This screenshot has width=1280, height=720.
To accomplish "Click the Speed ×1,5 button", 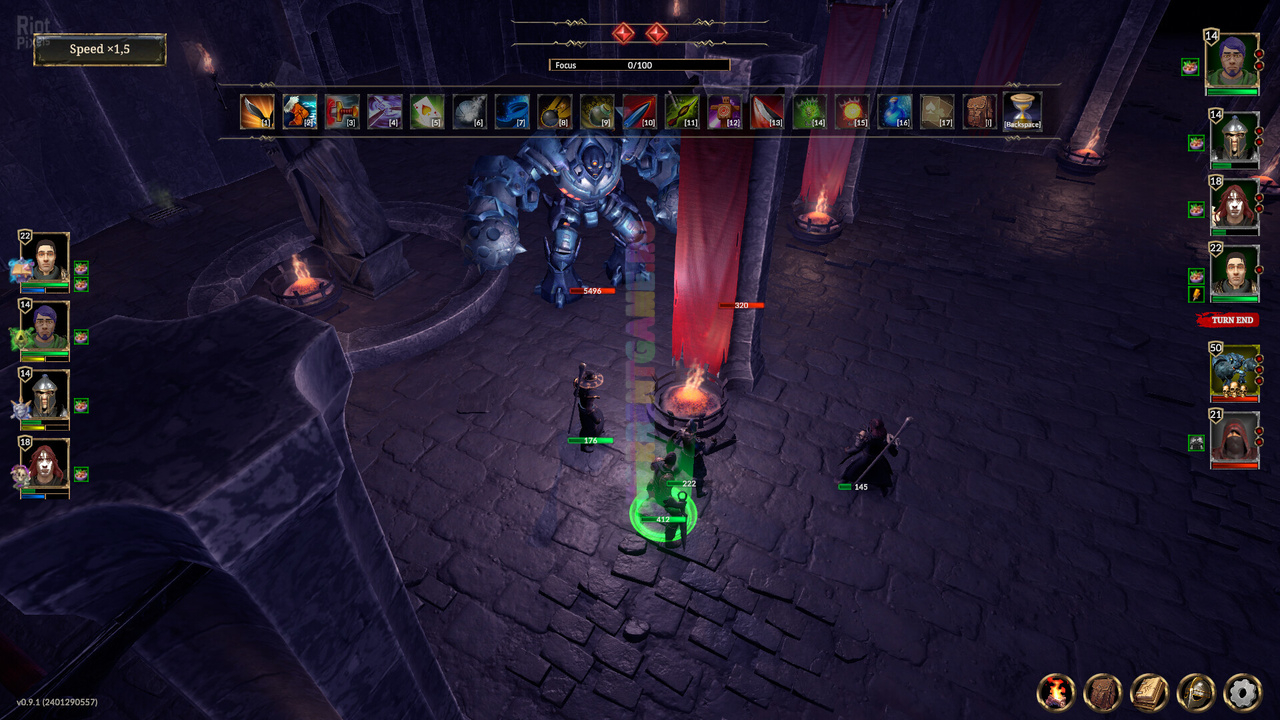I will coord(99,49).
